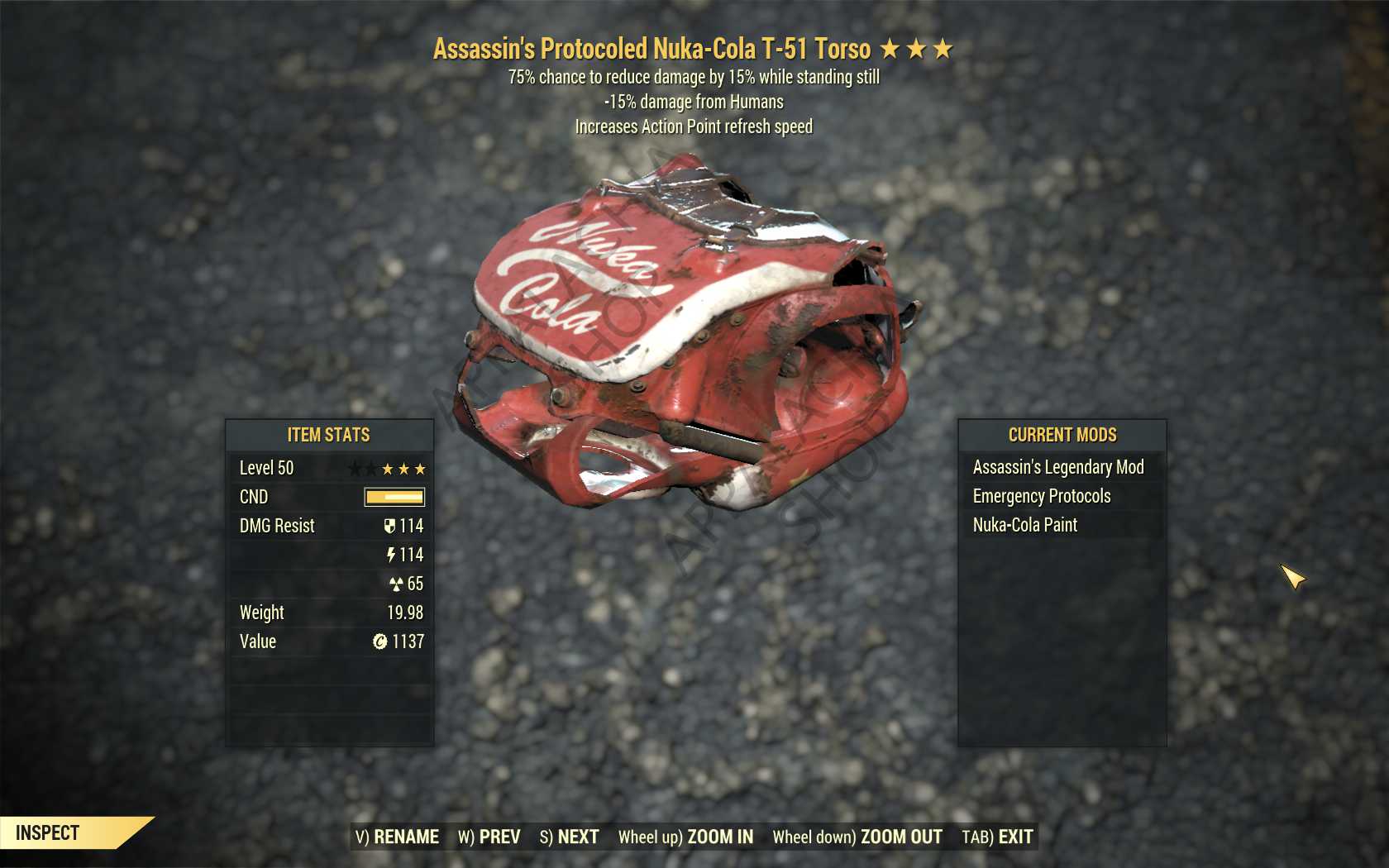Image resolution: width=1389 pixels, height=868 pixels.
Task: Click the Nuka-Cola Paint mod row
Action: (1025, 525)
